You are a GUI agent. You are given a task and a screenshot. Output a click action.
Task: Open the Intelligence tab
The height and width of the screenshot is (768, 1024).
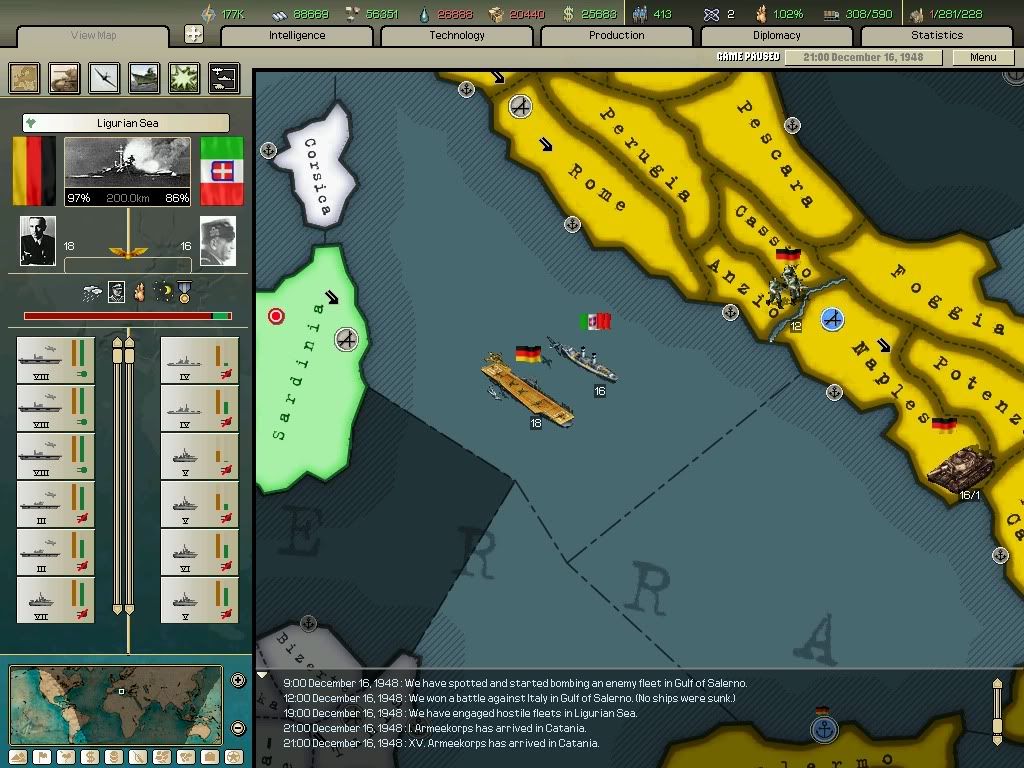pos(296,36)
